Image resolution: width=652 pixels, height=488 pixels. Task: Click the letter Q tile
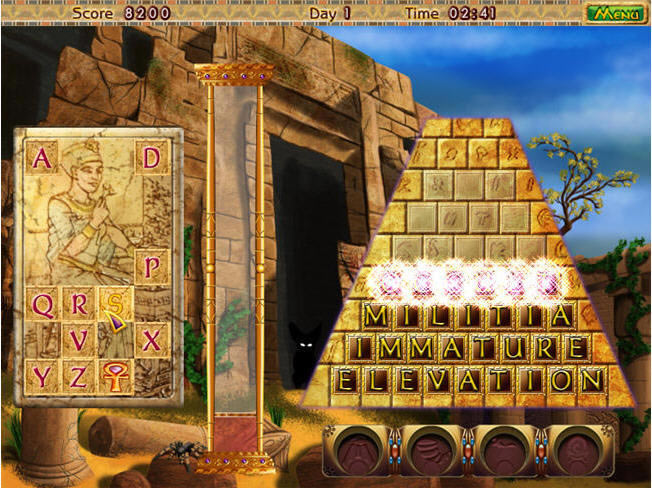pyautogui.click(x=43, y=304)
